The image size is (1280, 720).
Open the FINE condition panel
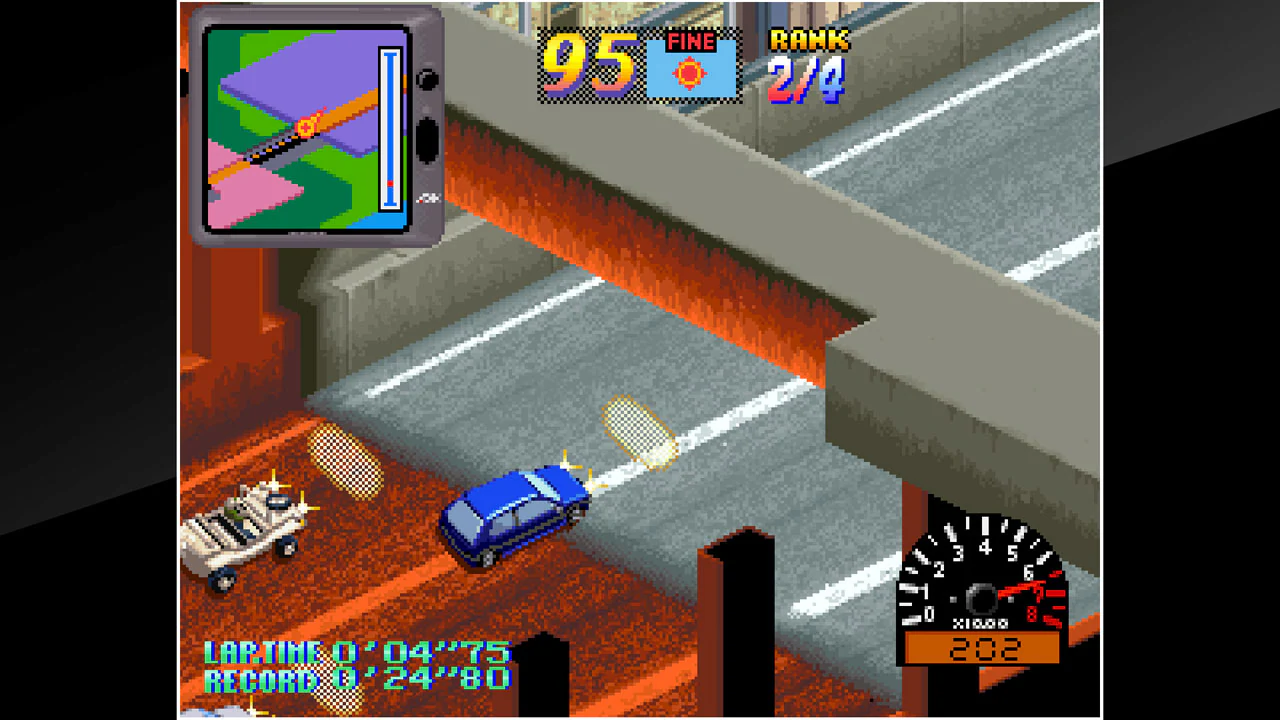pyautogui.click(x=693, y=65)
